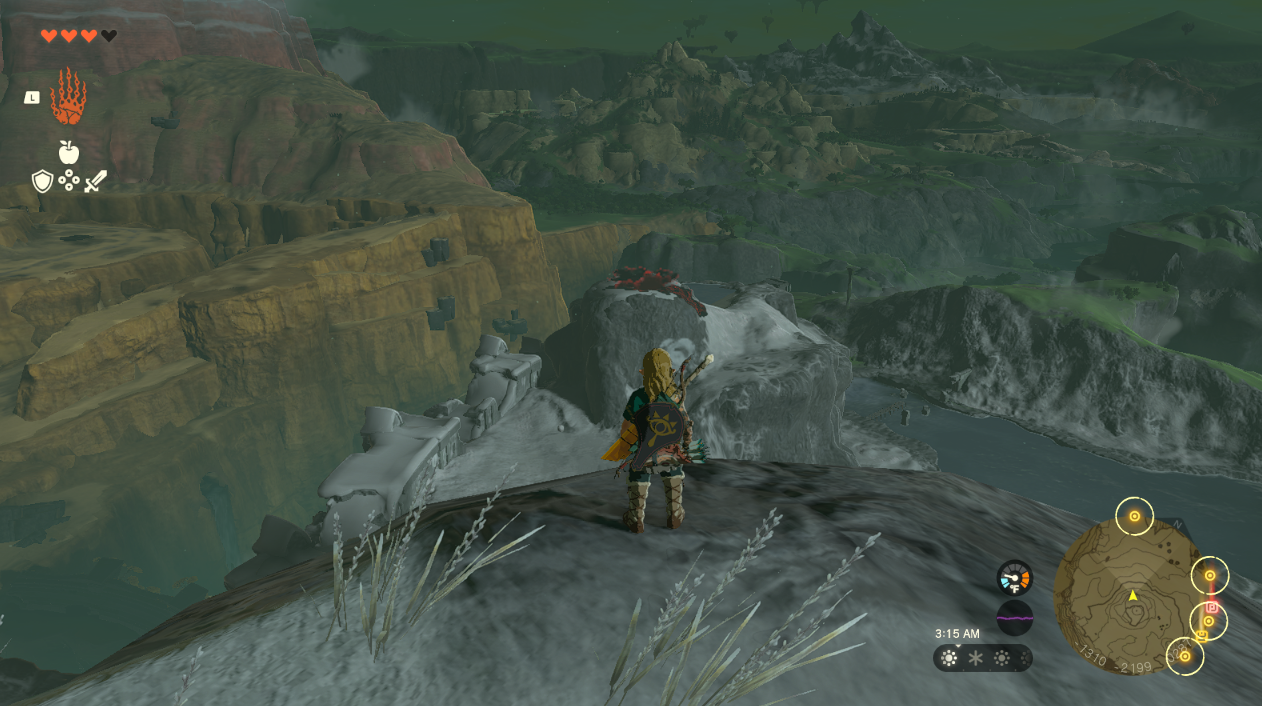Select the yellow square marker beside the minimap
This screenshot has width=1262, height=706.
(x=1201, y=635)
